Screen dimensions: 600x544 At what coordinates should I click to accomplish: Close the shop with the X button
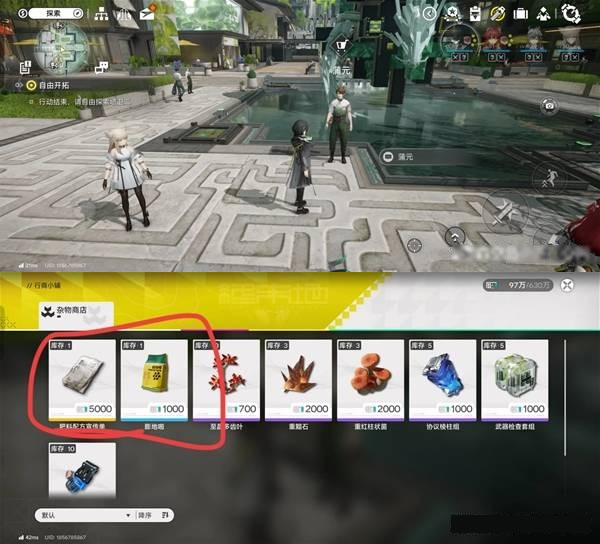pos(568,285)
